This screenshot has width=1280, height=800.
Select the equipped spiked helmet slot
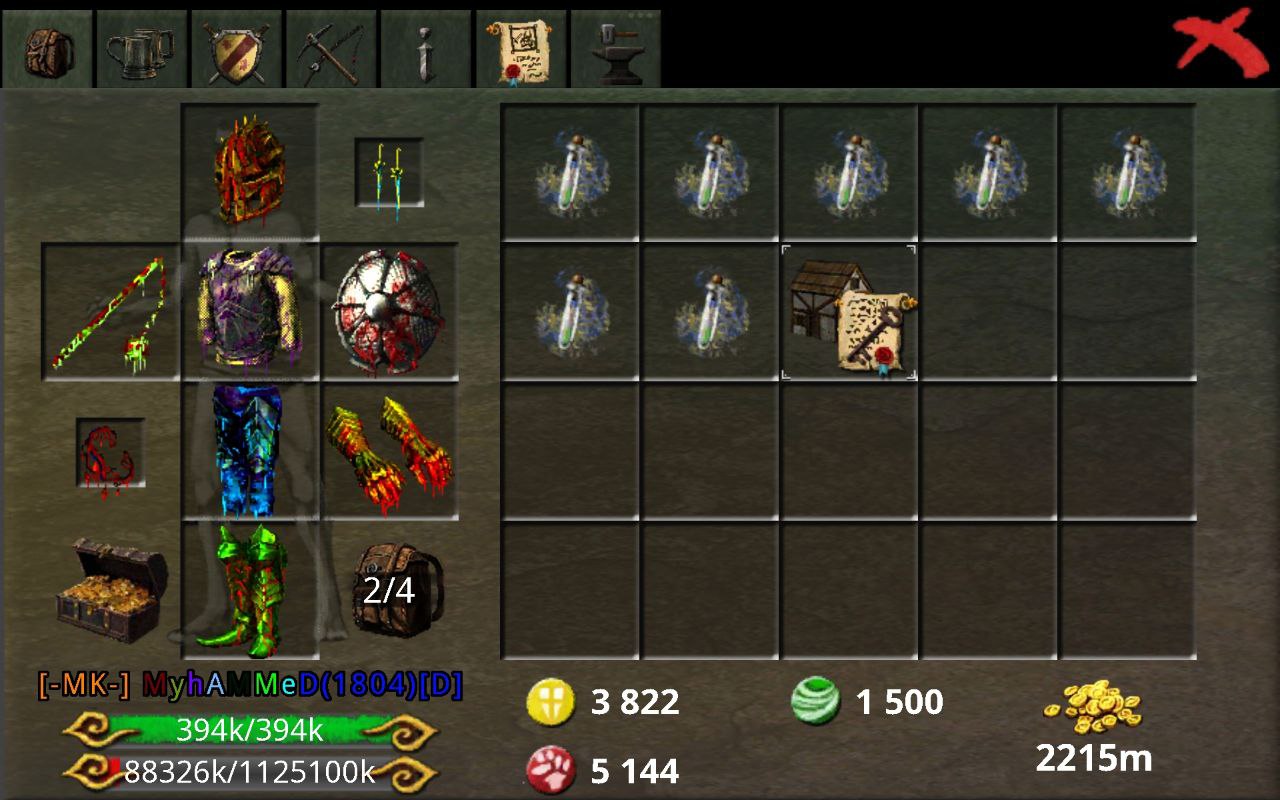pos(250,172)
